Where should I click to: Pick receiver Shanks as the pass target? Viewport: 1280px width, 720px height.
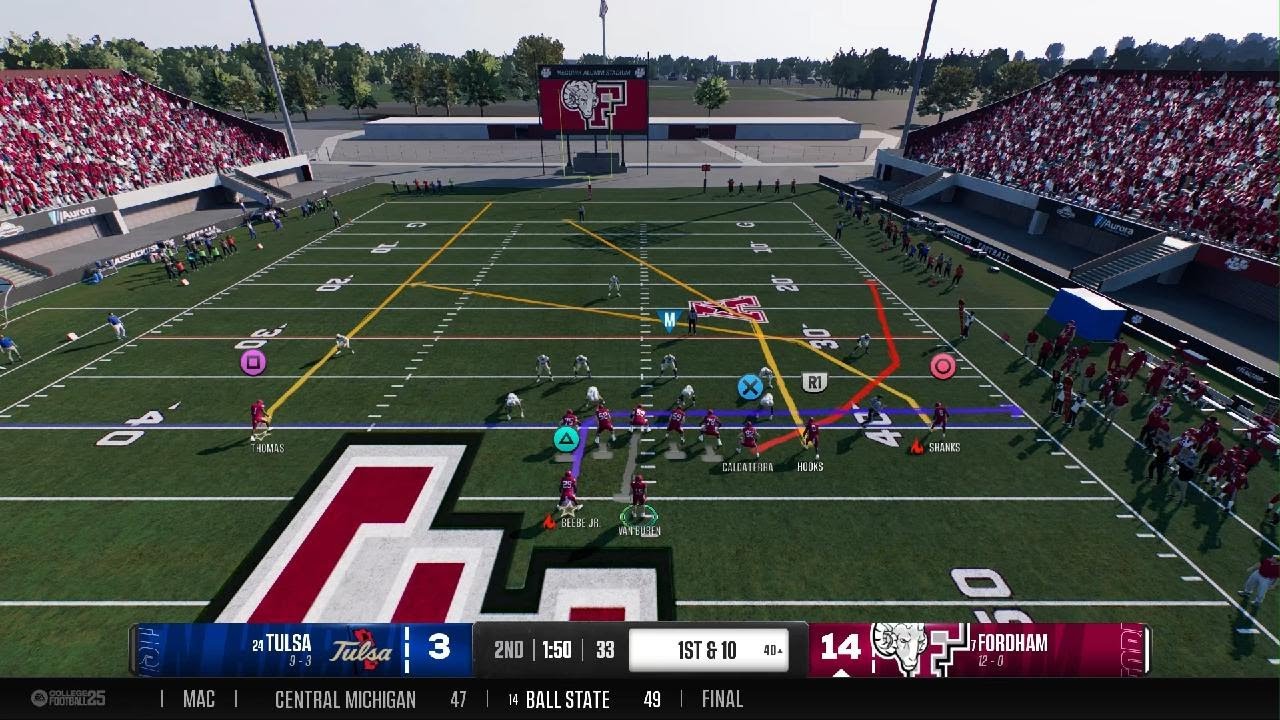click(x=939, y=418)
